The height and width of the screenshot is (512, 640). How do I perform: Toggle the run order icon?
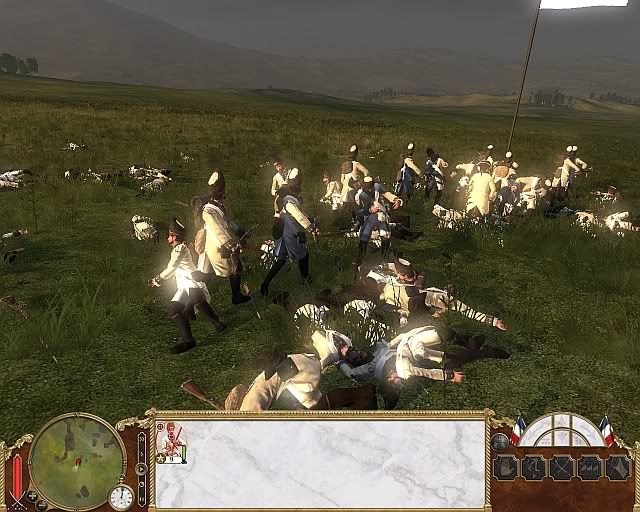point(534,467)
